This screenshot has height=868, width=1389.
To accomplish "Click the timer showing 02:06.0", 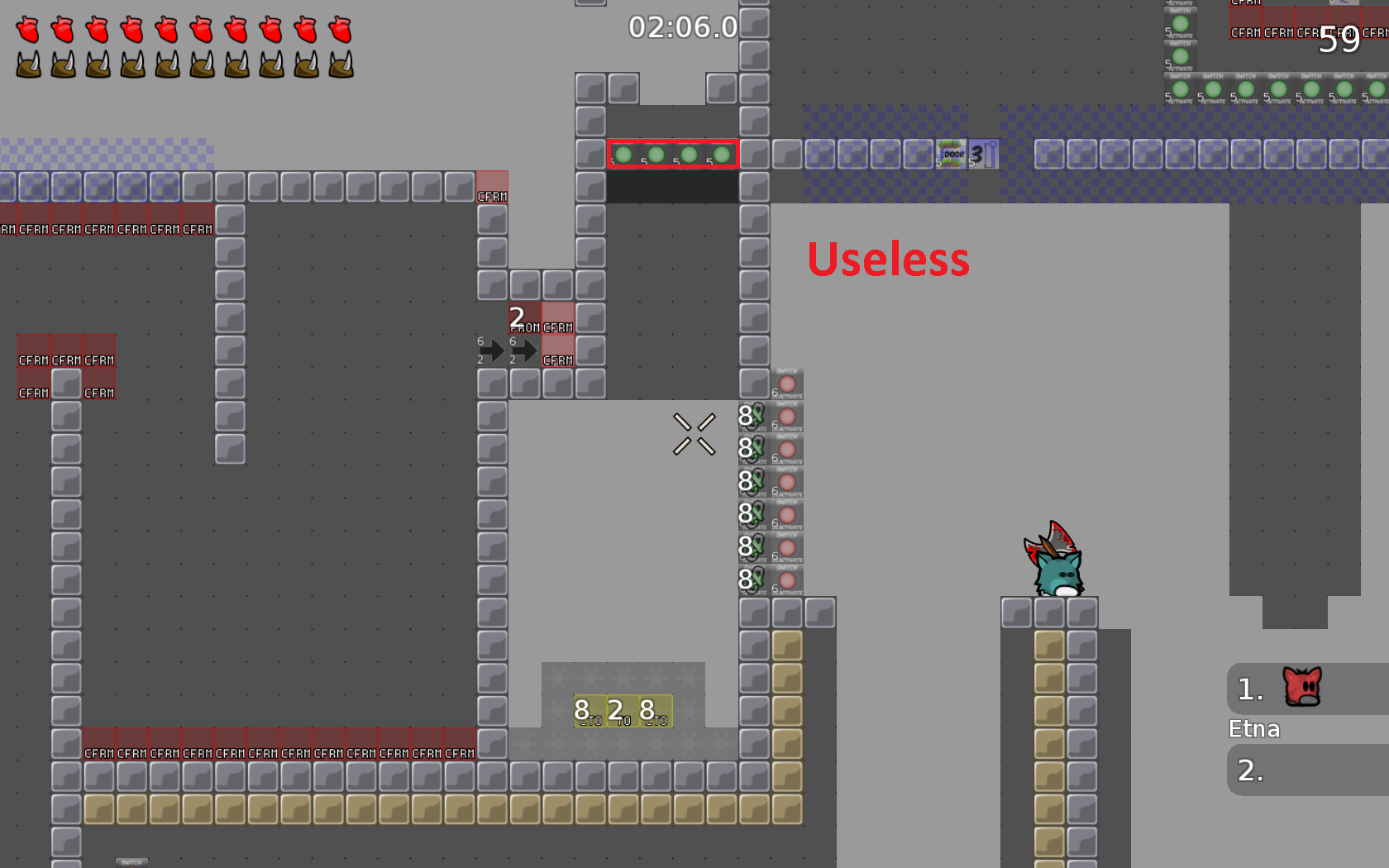I will pyautogui.click(x=682, y=26).
